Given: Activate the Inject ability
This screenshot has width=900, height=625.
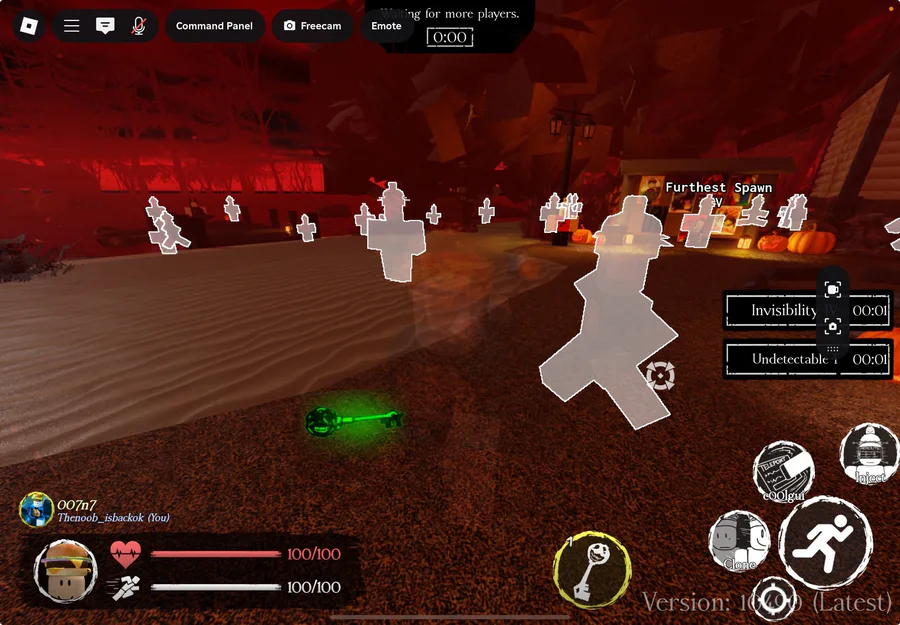Looking at the screenshot, I should point(869,454).
